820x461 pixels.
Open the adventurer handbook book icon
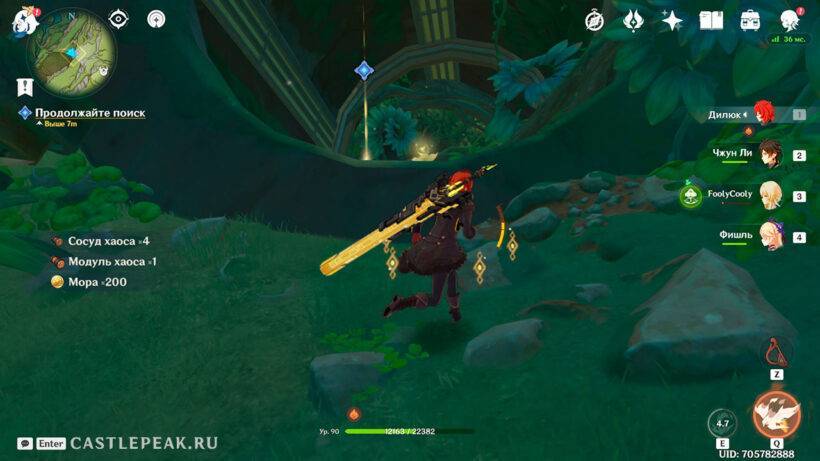click(711, 19)
